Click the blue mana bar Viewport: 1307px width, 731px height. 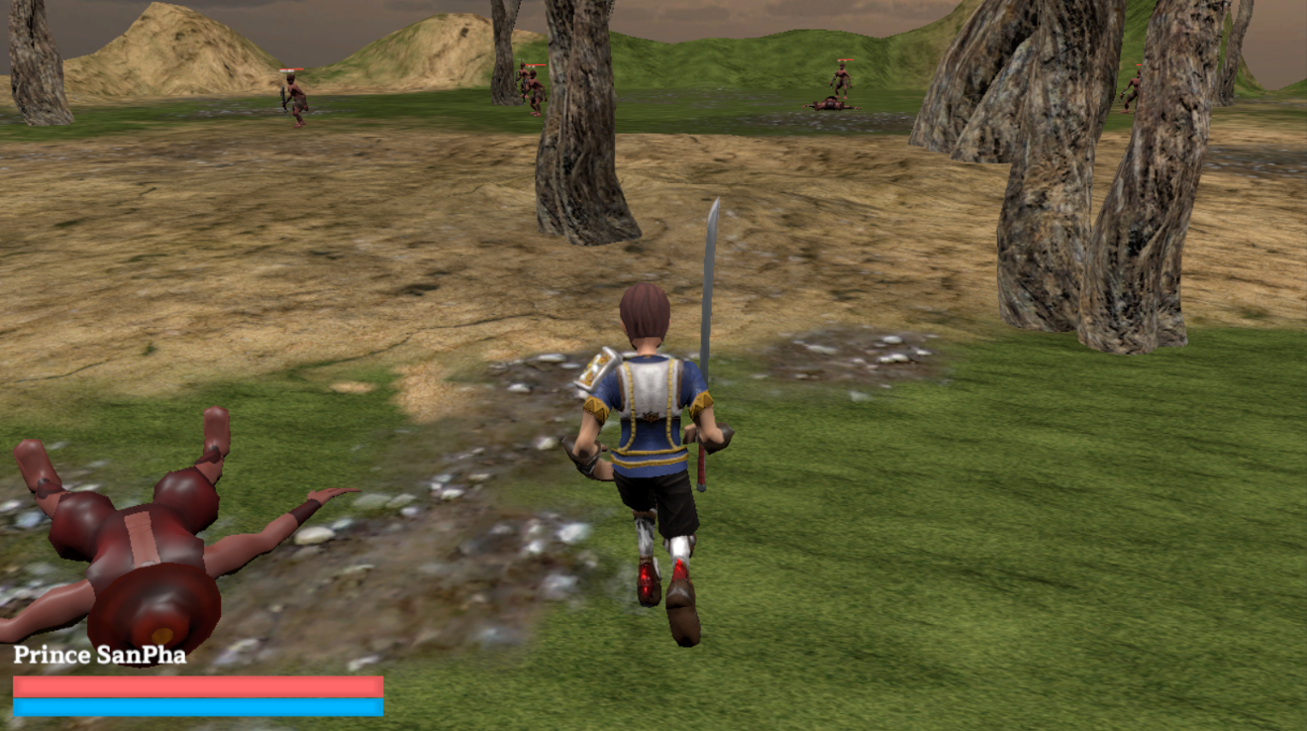tap(195, 706)
